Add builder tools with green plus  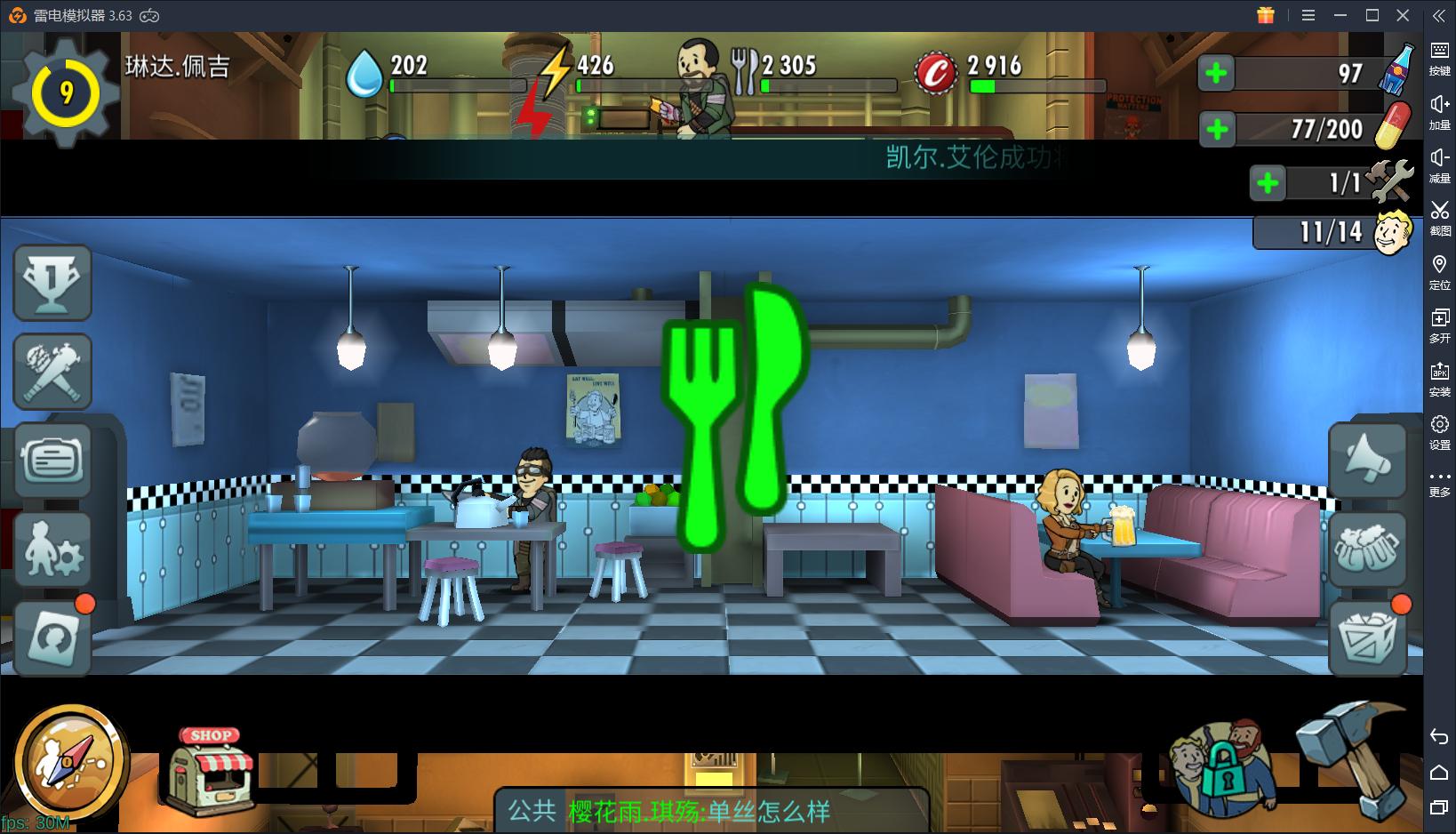click(x=1268, y=183)
